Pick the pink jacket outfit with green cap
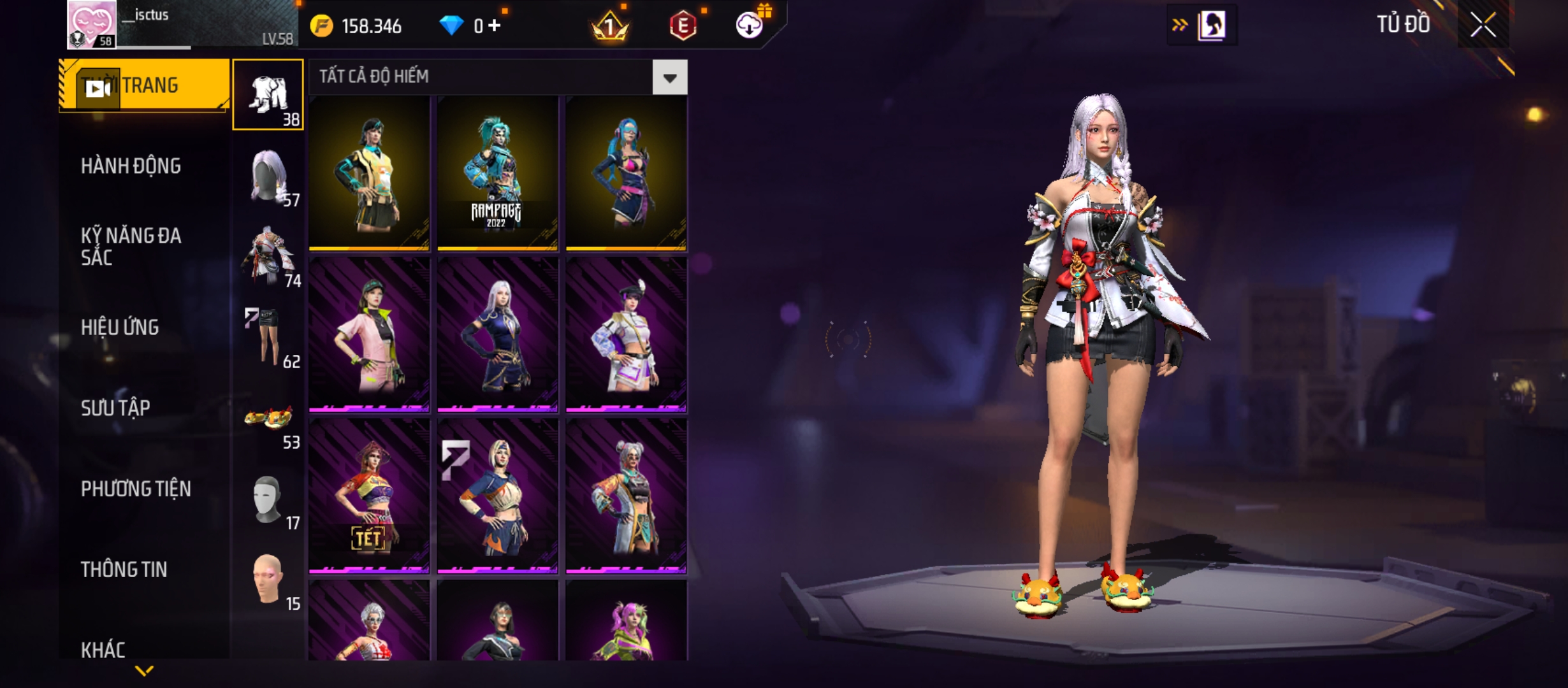 coord(369,334)
